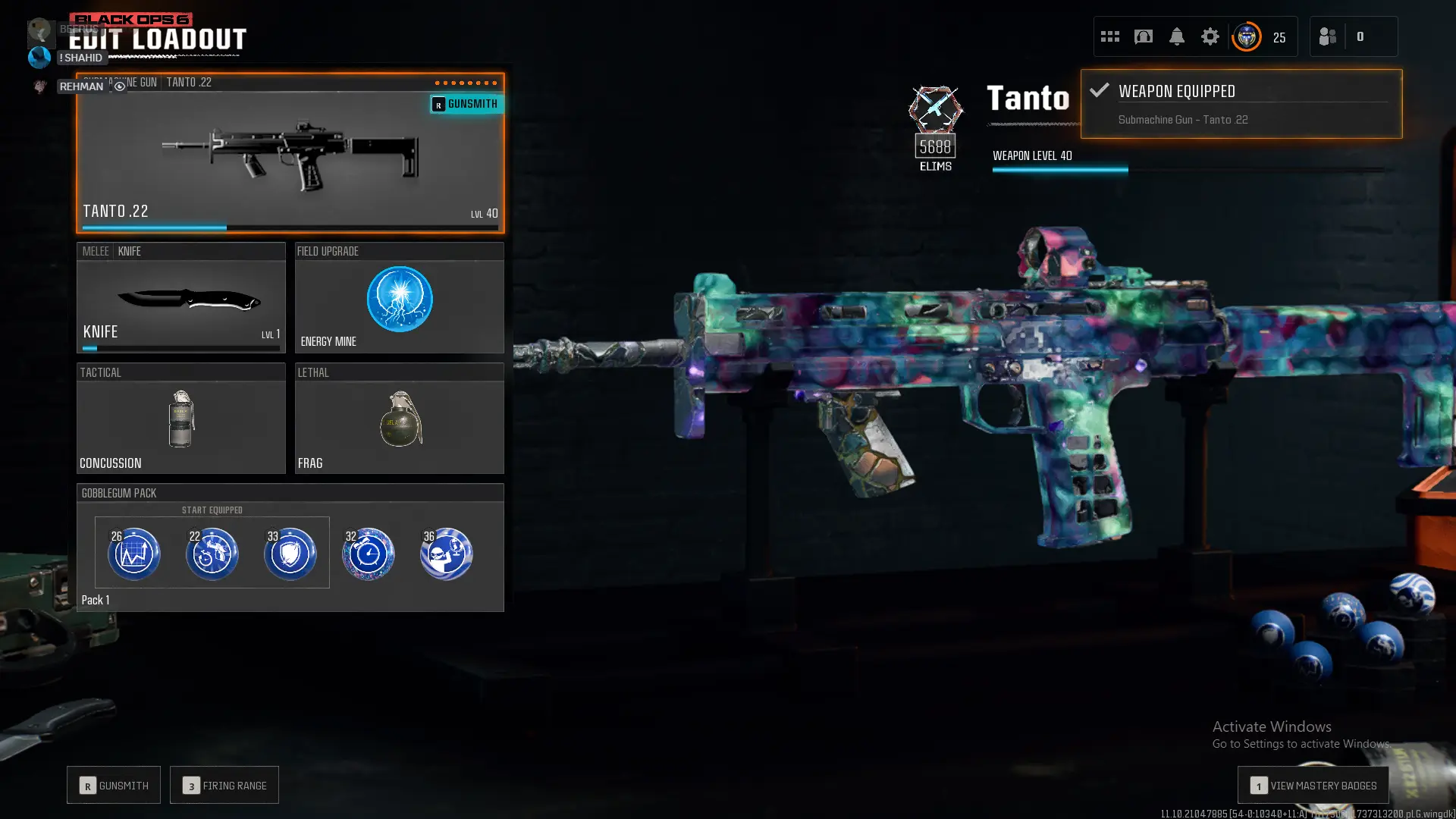Select the alarm clock gobblegum numbered 32

[369, 554]
